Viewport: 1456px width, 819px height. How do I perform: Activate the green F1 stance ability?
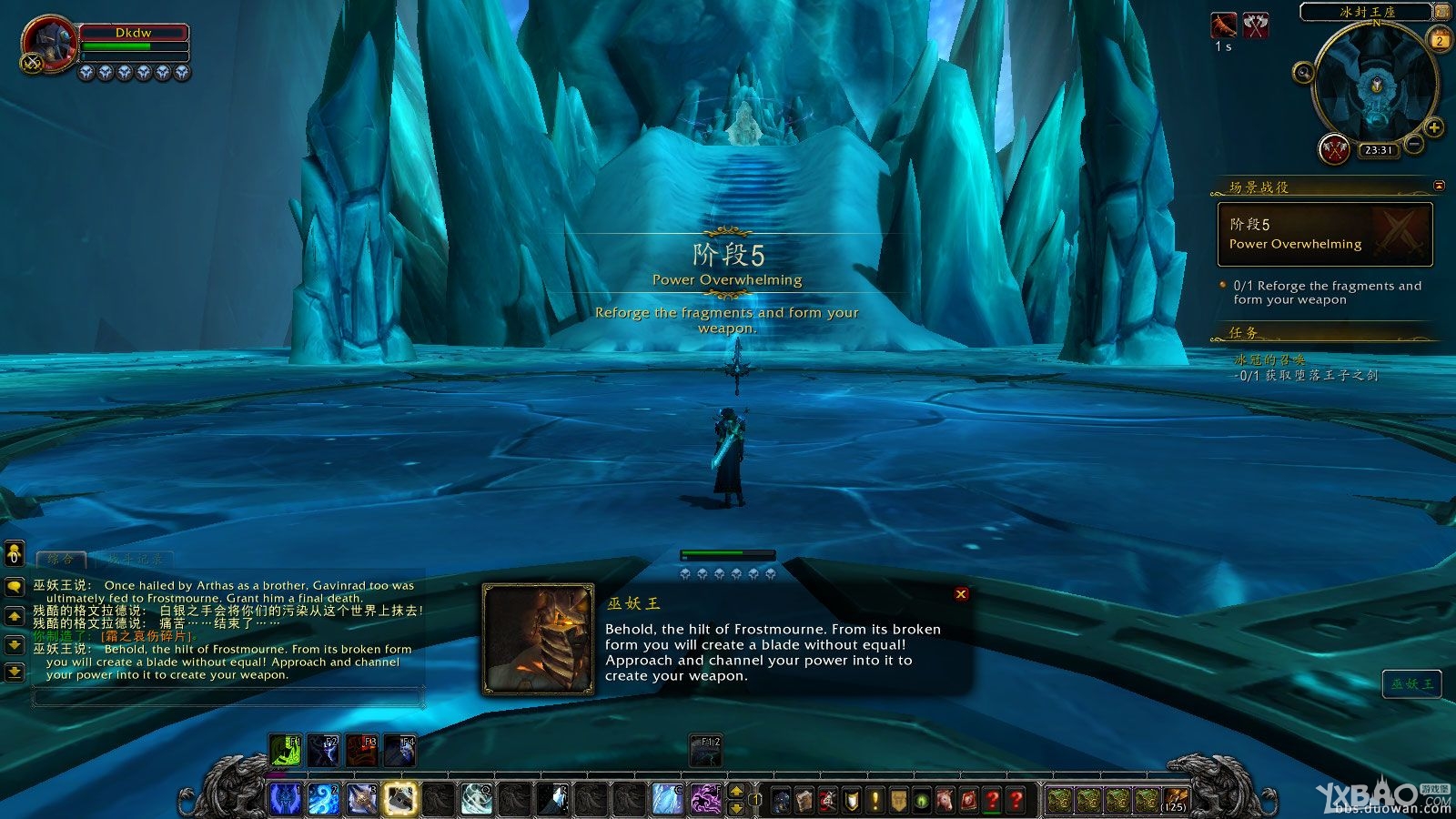click(x=285, y=750)
